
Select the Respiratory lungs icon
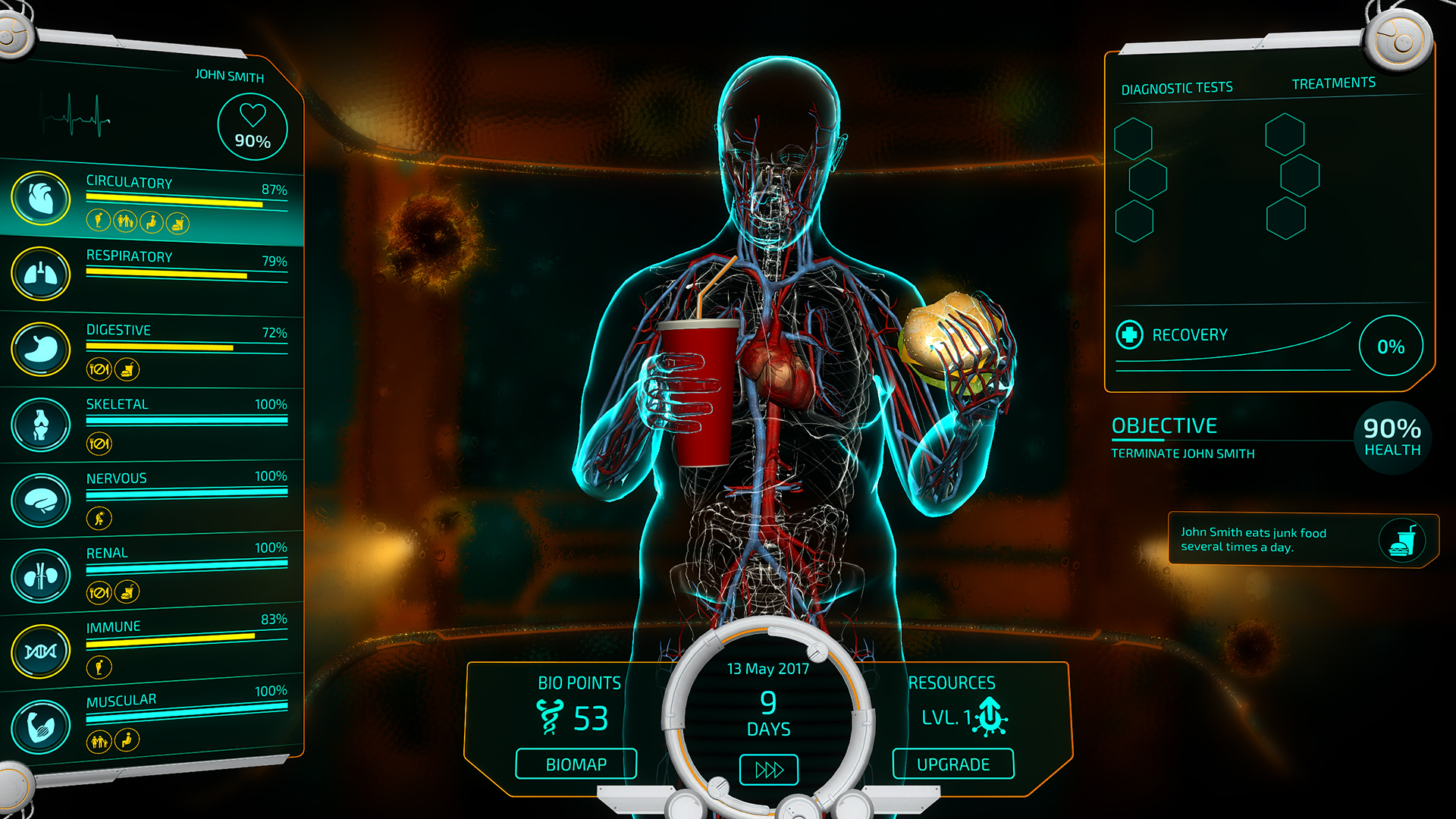(x=42, y=274)
